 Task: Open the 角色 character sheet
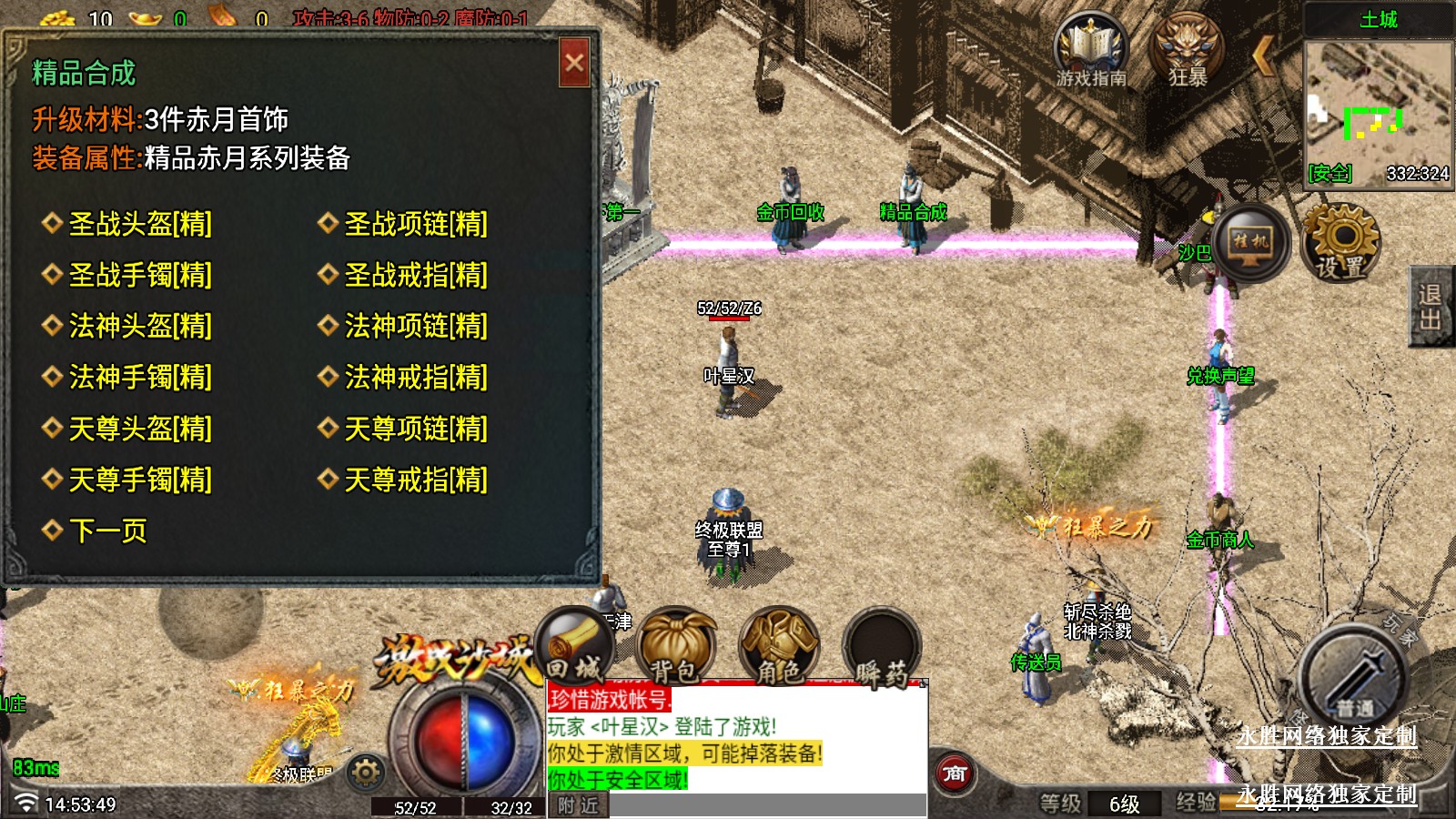[779, 648]
